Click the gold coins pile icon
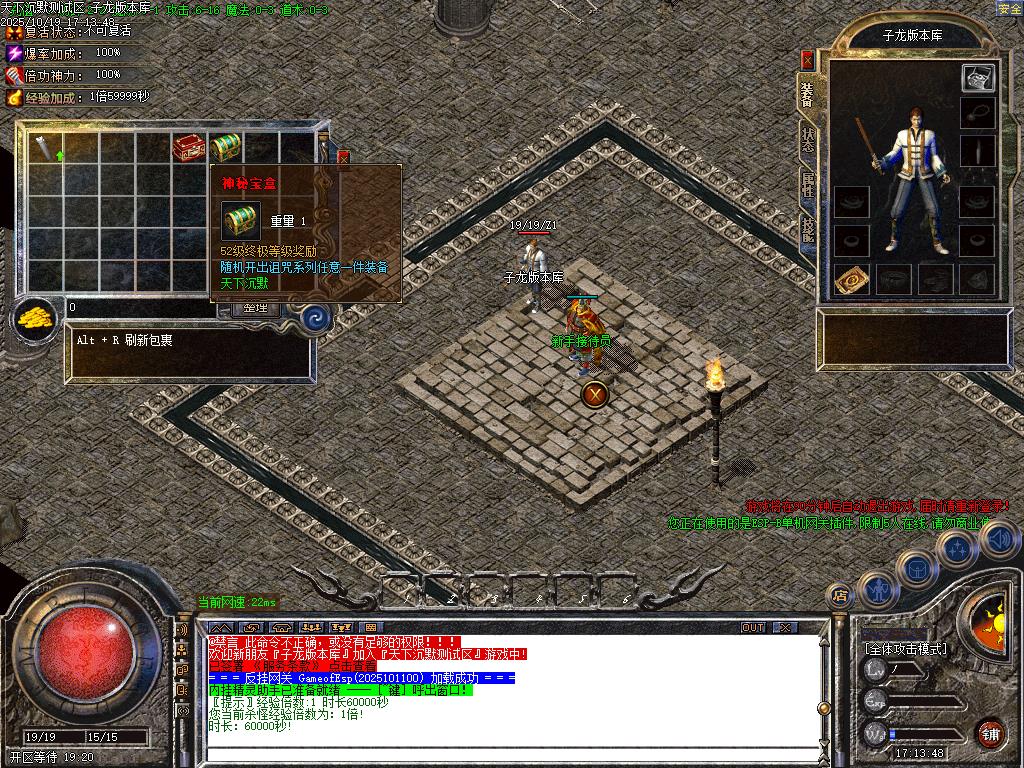The image size is (1024, 768). click(x=35, y=318)
